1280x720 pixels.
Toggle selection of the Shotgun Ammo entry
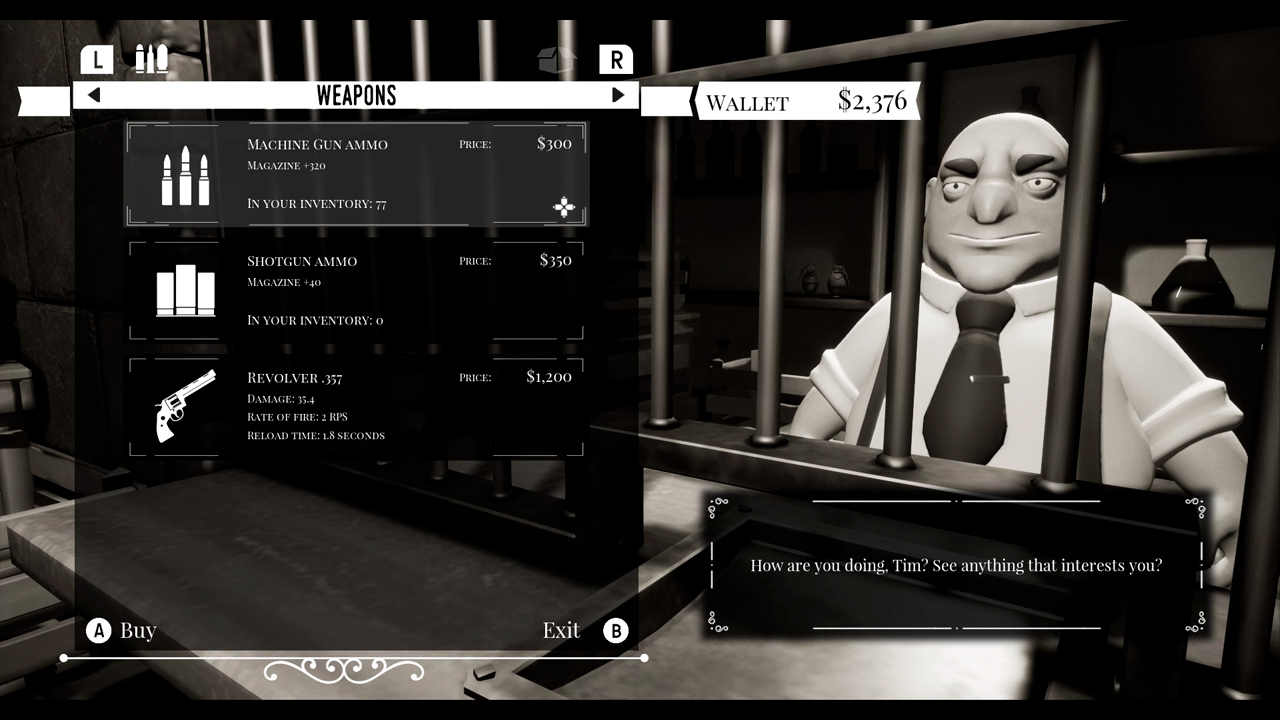pyautogui.click(x=356, y=289)
